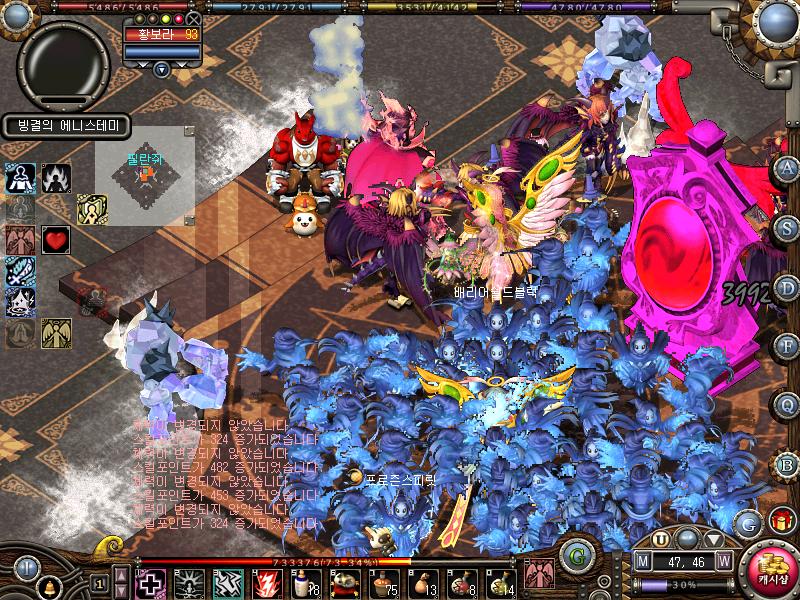Click the M button beside the coordinates
The height and width of the screenshot is (600, 800).
point(644,561)
